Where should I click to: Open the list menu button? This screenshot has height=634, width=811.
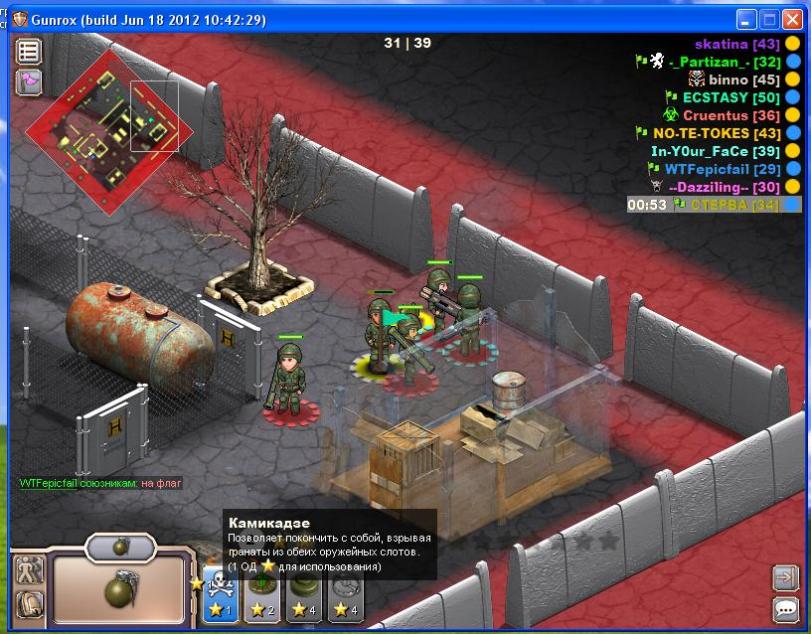pyautogui.click(x=28, y=52)
